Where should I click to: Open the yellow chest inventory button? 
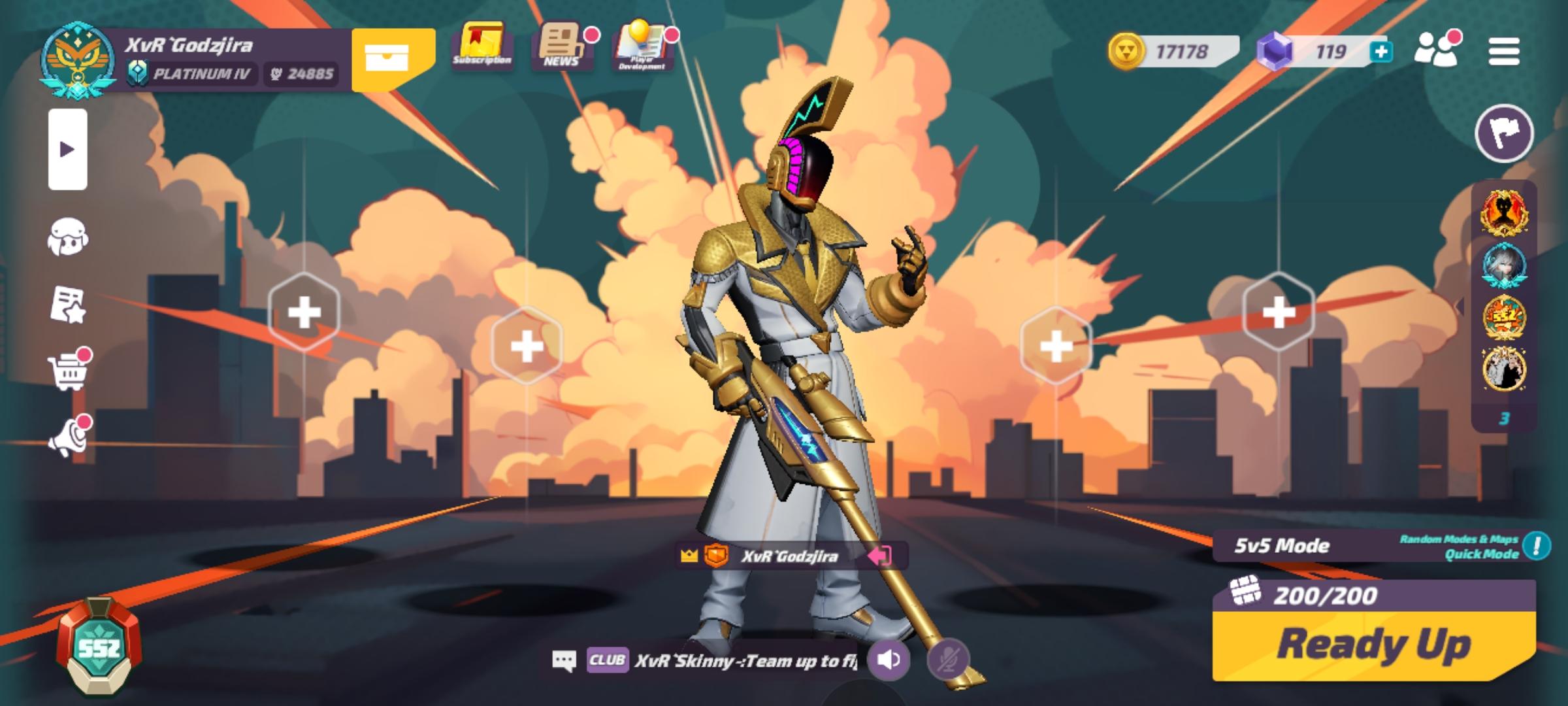[387, 58]
